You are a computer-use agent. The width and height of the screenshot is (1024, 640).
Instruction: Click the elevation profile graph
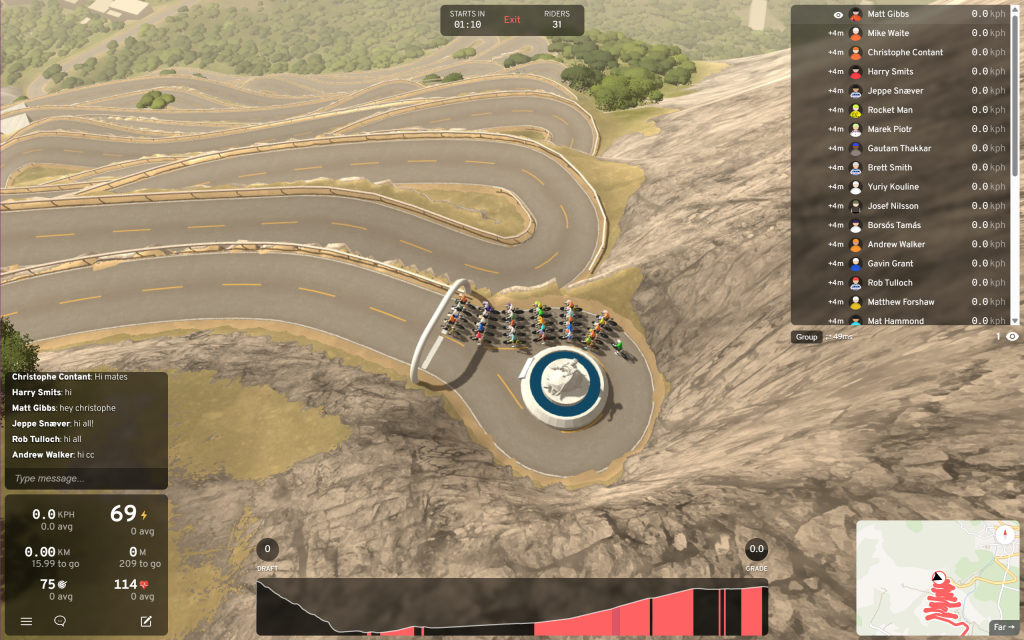(x=512, y=606)
